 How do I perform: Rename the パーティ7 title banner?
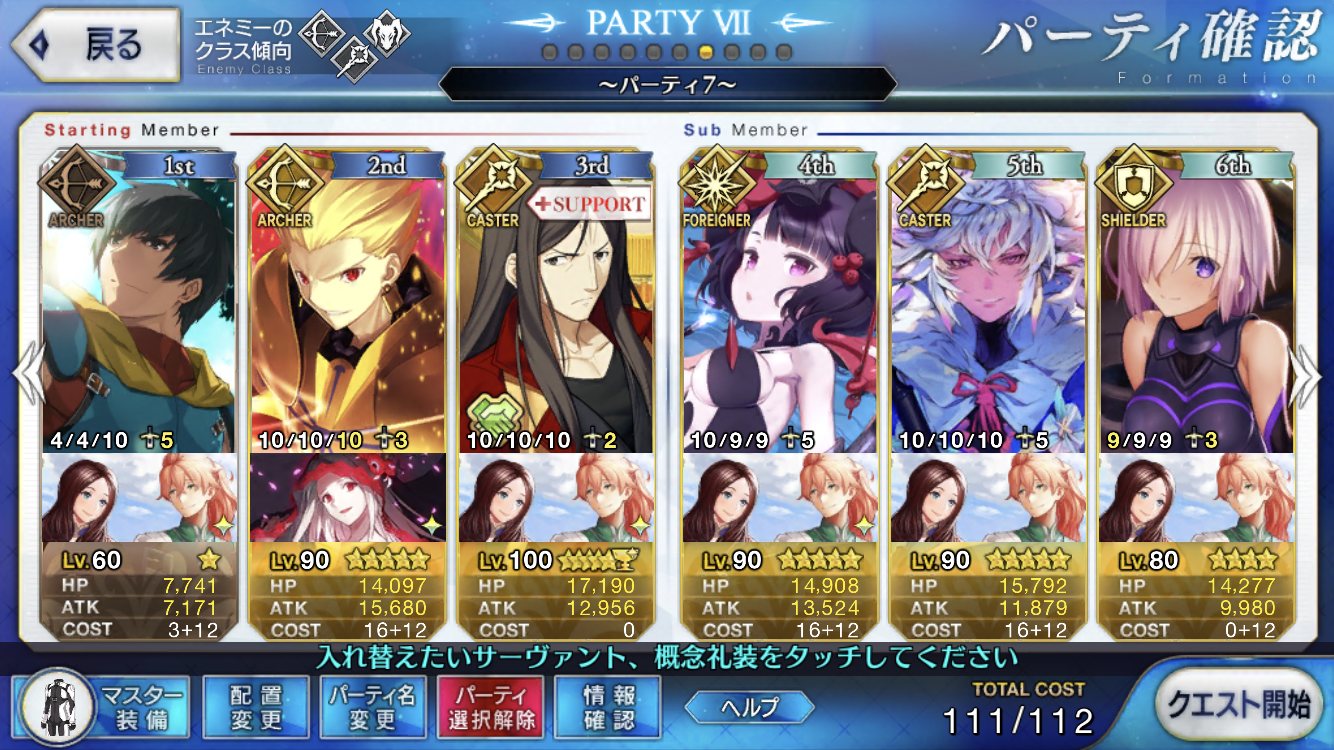click(x=667, y=84)
